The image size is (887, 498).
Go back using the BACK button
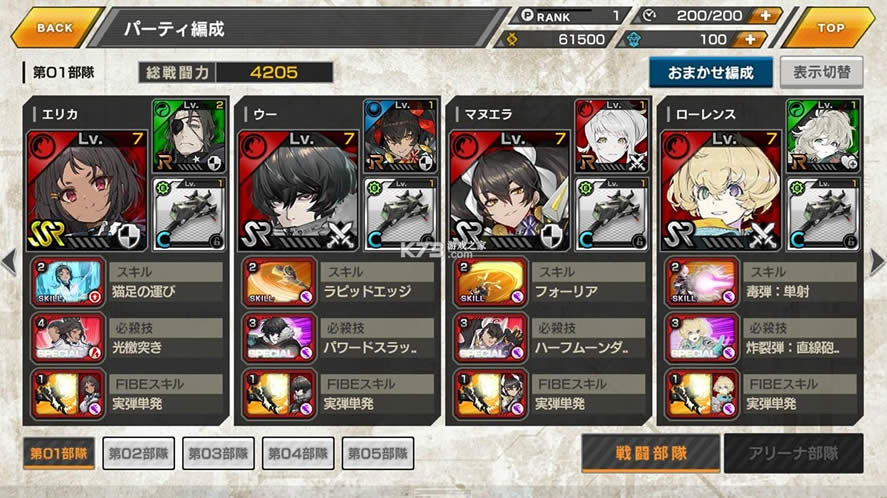pyautogui.click(x=55, y=27)
